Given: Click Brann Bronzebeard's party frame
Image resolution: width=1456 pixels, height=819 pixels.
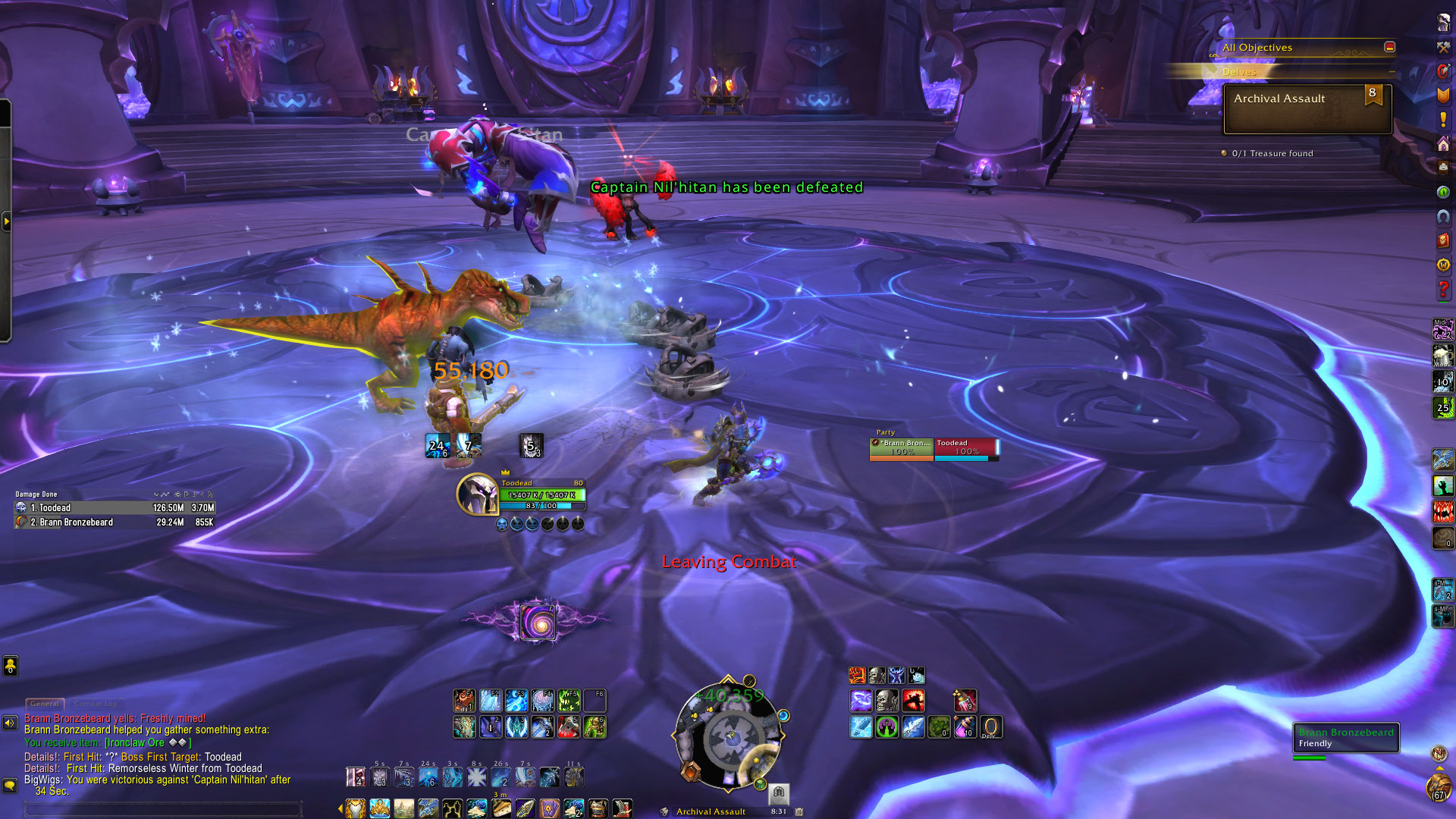Looking at the screenshot, I should pyautogui.click(x=901, y=448).
